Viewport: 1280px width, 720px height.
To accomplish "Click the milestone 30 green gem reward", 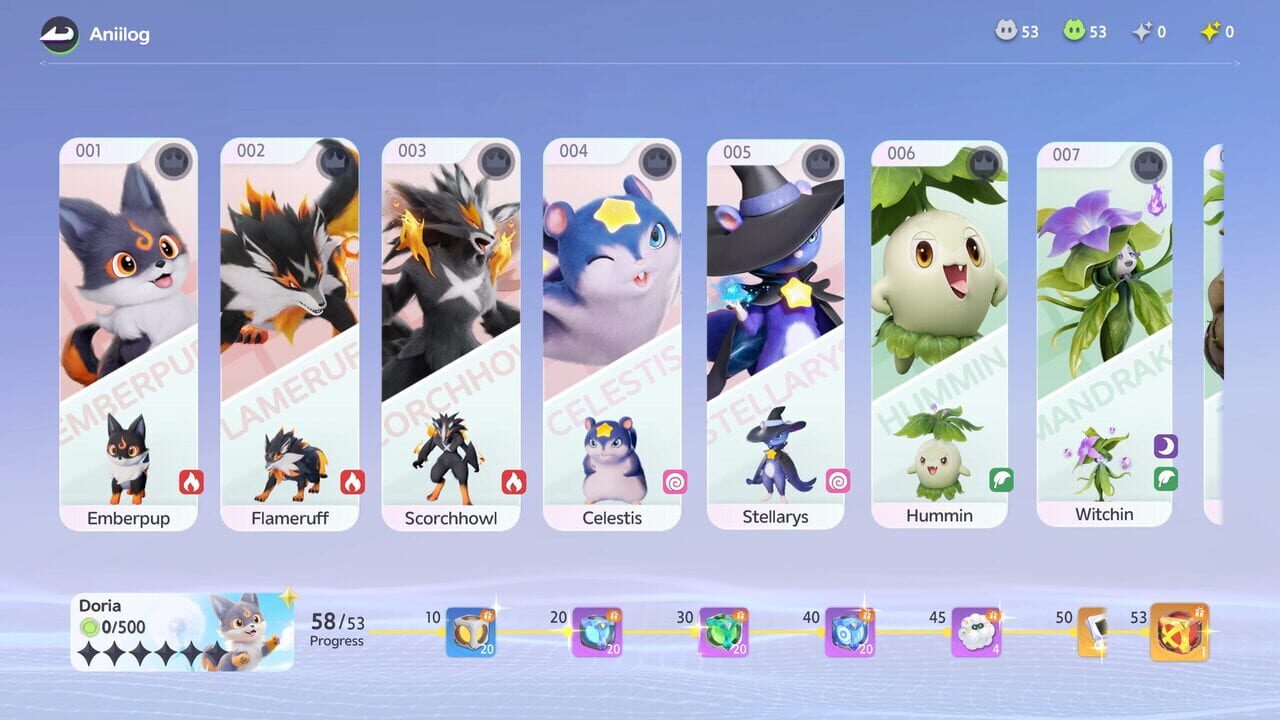I will pyautogui.click(x=722, y=630).
